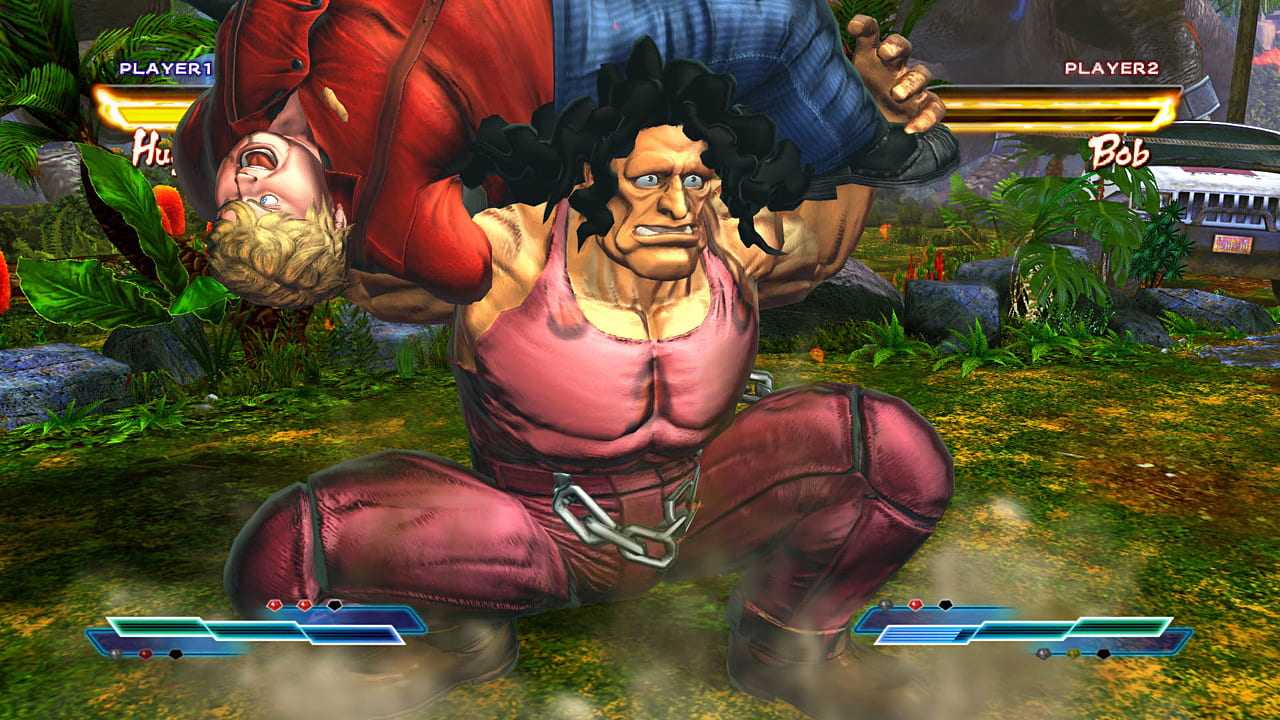Screen dimensions: 1280x720
Task: Click the red gem near Bob's meter
Action: (914, 603)
